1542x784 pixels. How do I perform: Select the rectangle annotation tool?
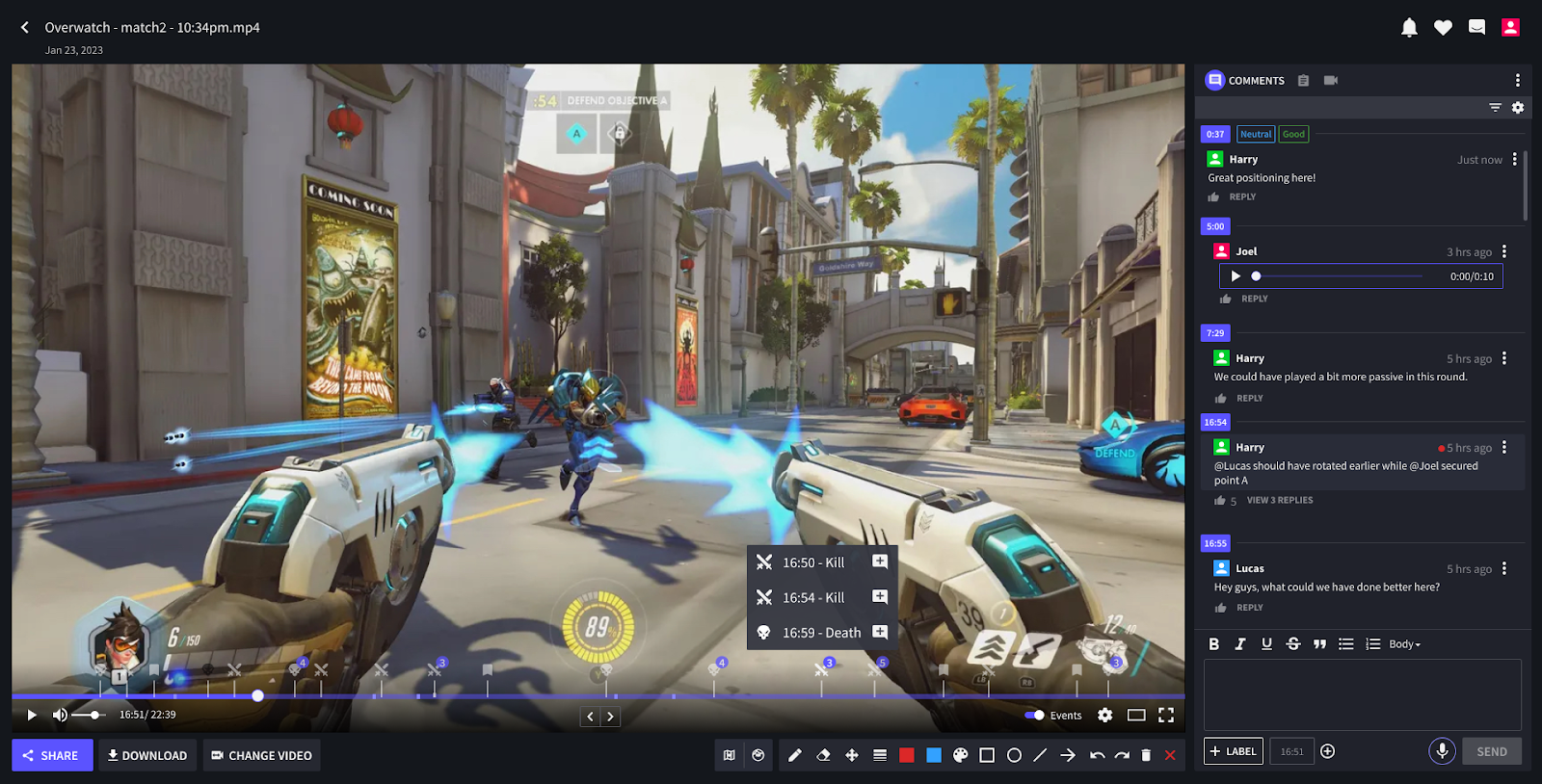click(986, 755)
